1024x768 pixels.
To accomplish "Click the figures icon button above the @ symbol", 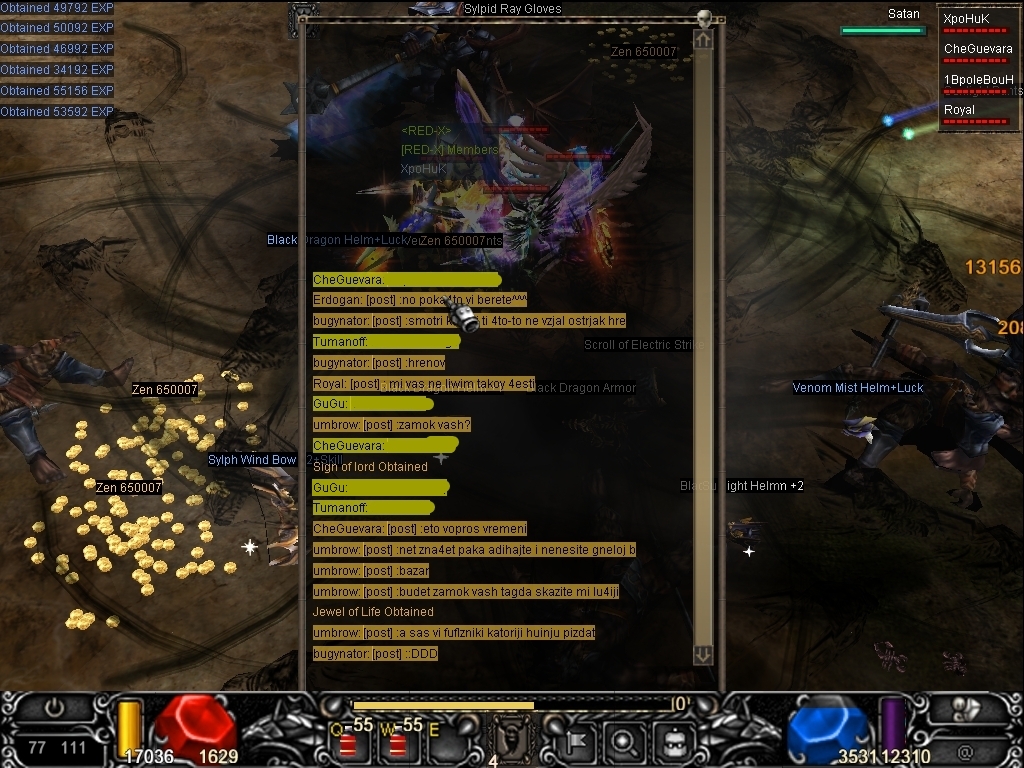I will pos(965,709).
